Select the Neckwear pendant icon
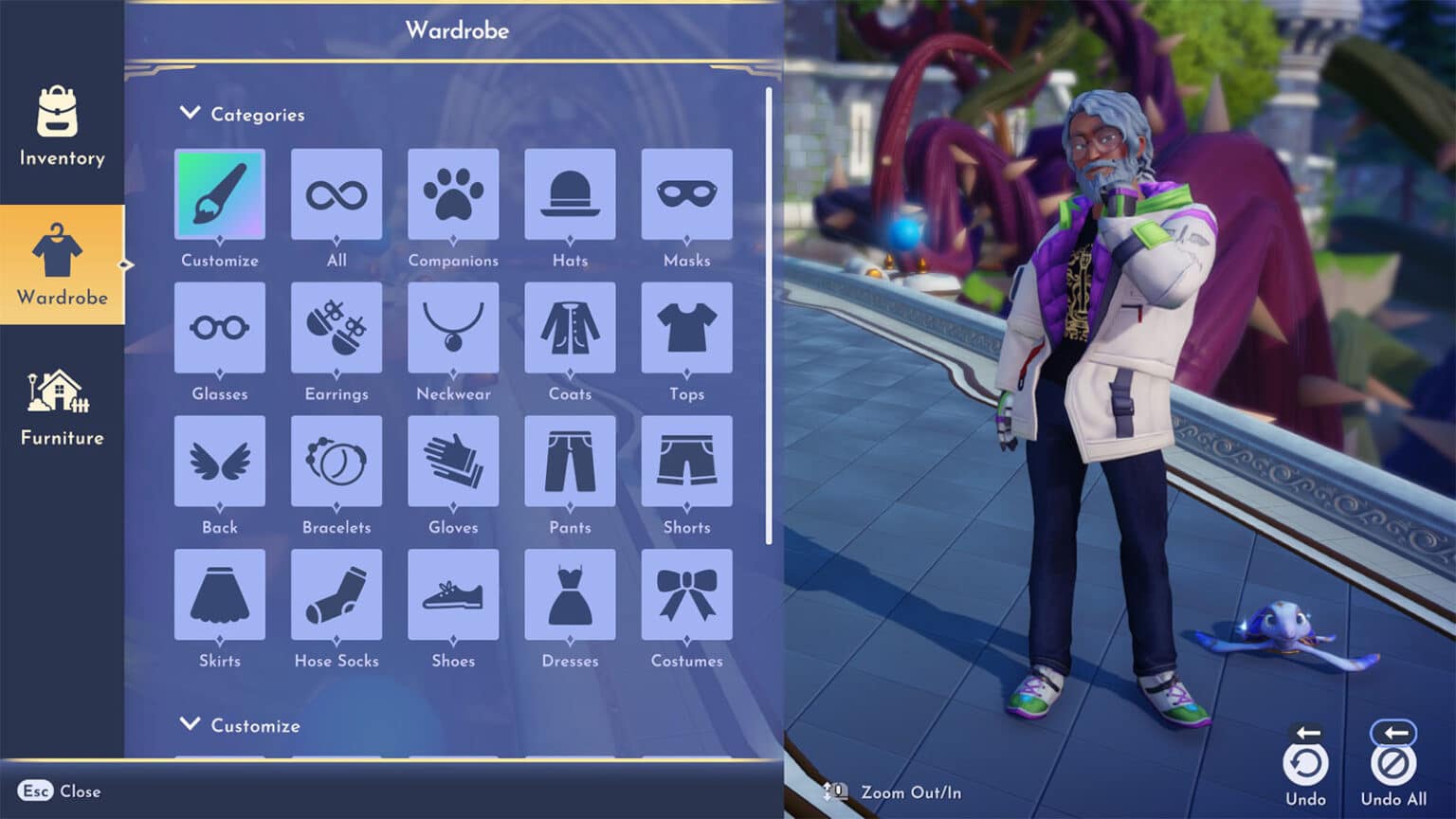1456x819 pixels. [x=453, y=330]
